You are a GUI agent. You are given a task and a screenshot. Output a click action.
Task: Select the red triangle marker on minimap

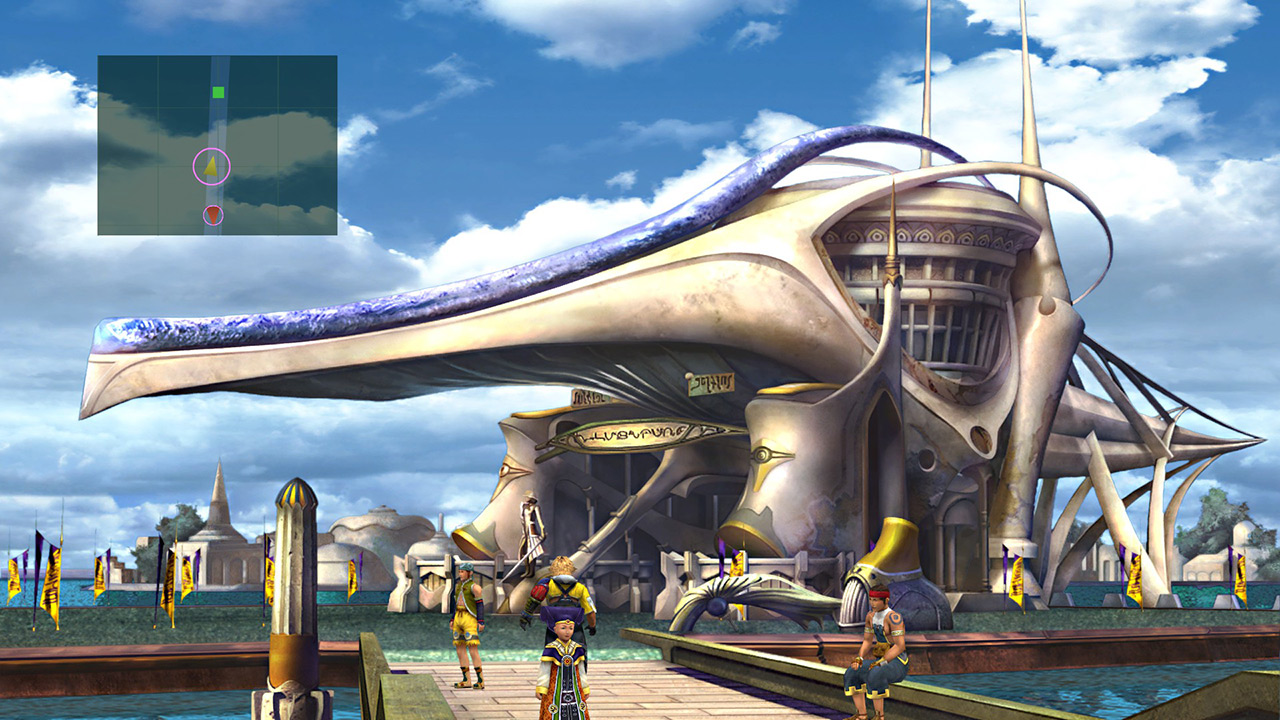coord(213,214)
